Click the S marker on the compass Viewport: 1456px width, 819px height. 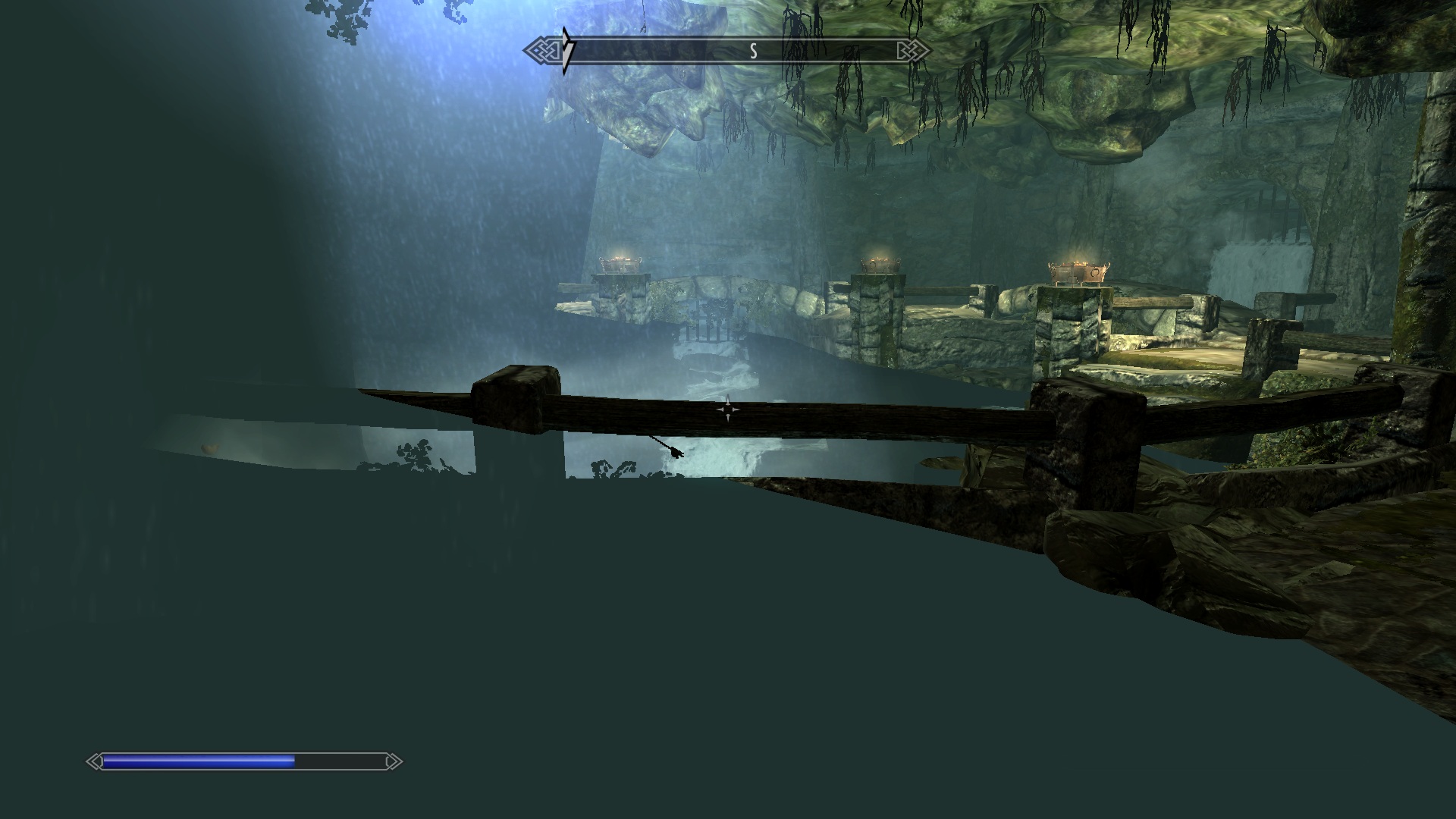(753, 50)
